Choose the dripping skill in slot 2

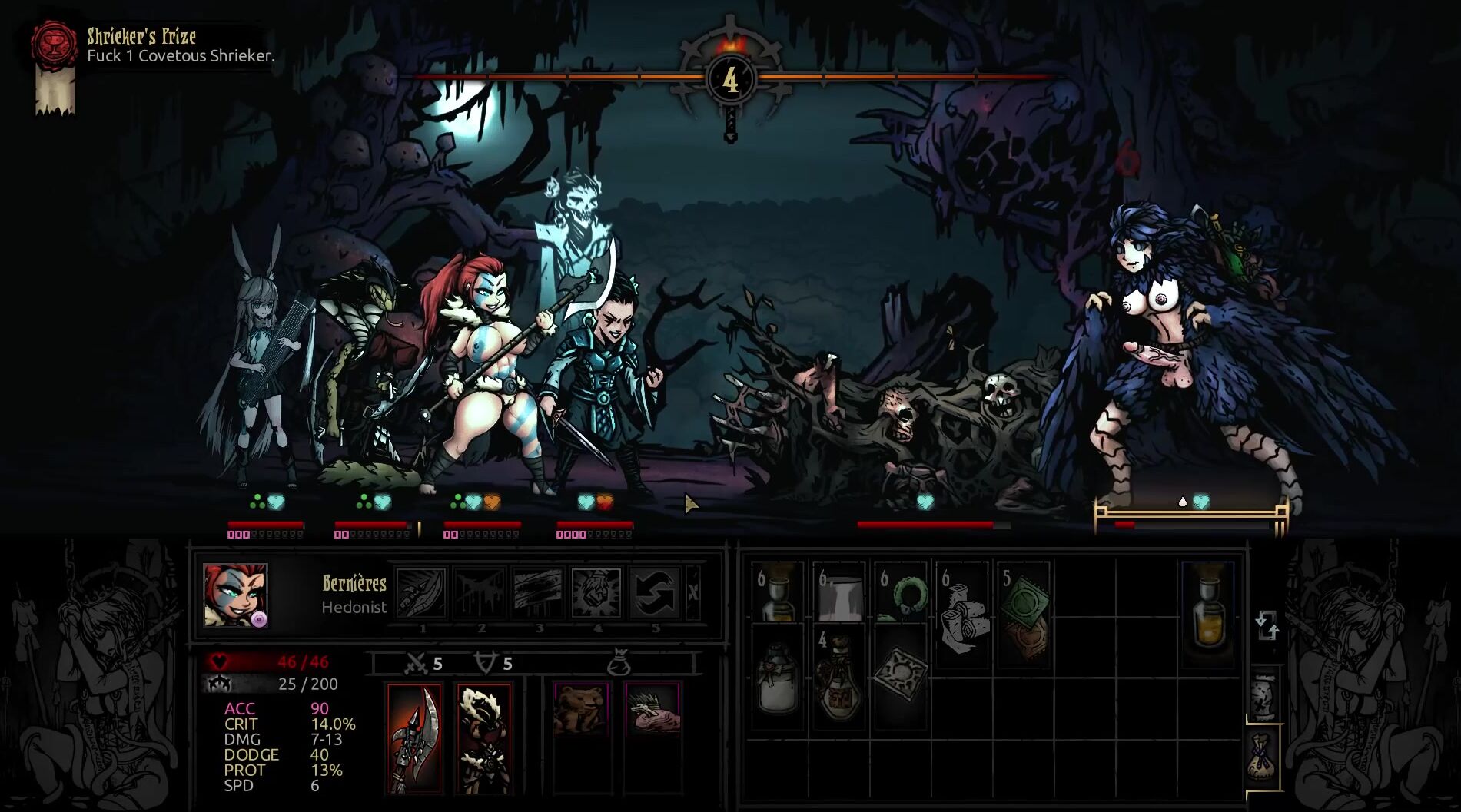pyautogui.click(x=480, y=592)
